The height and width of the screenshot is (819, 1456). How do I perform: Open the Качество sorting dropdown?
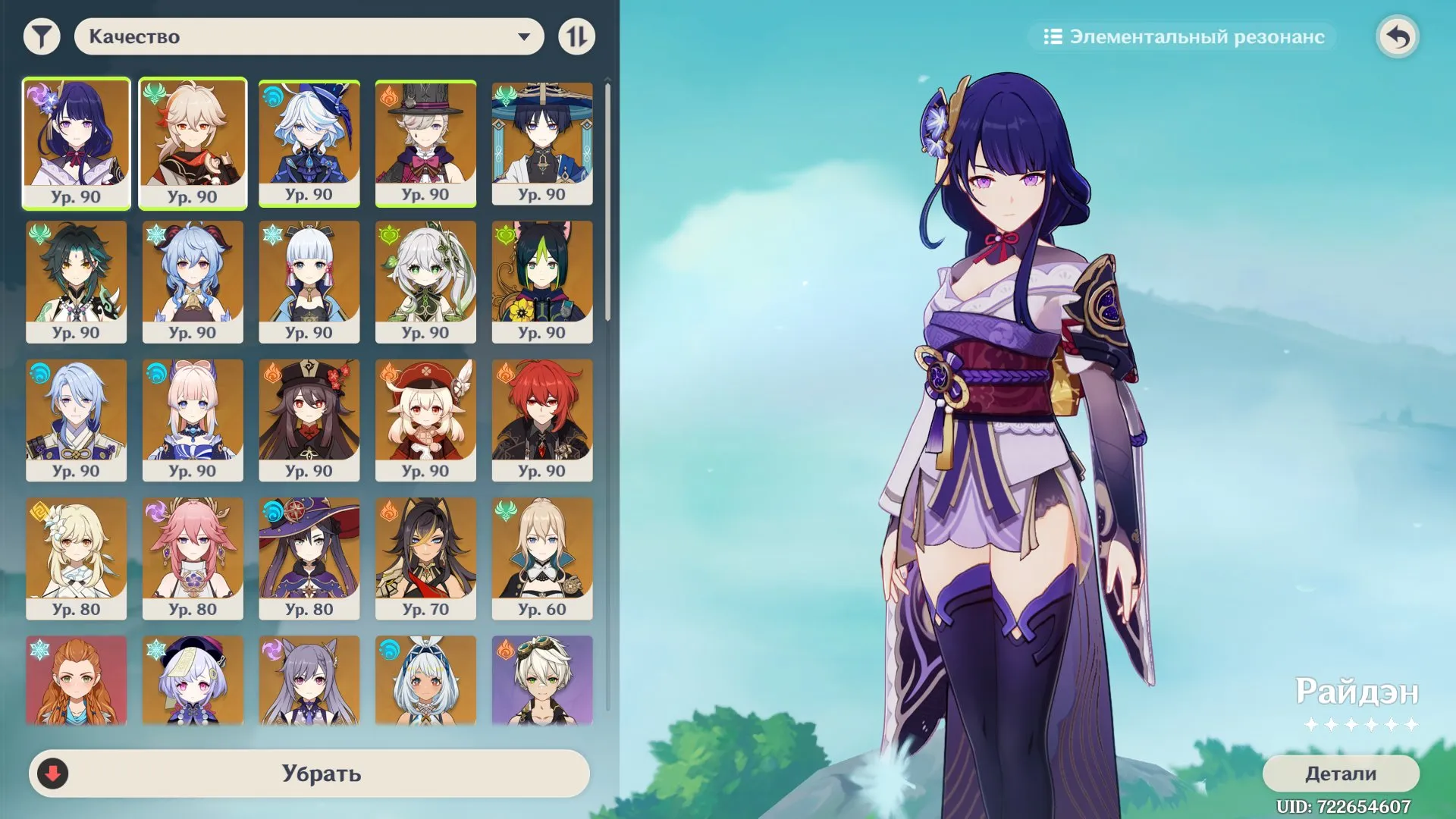coord(307,36)
